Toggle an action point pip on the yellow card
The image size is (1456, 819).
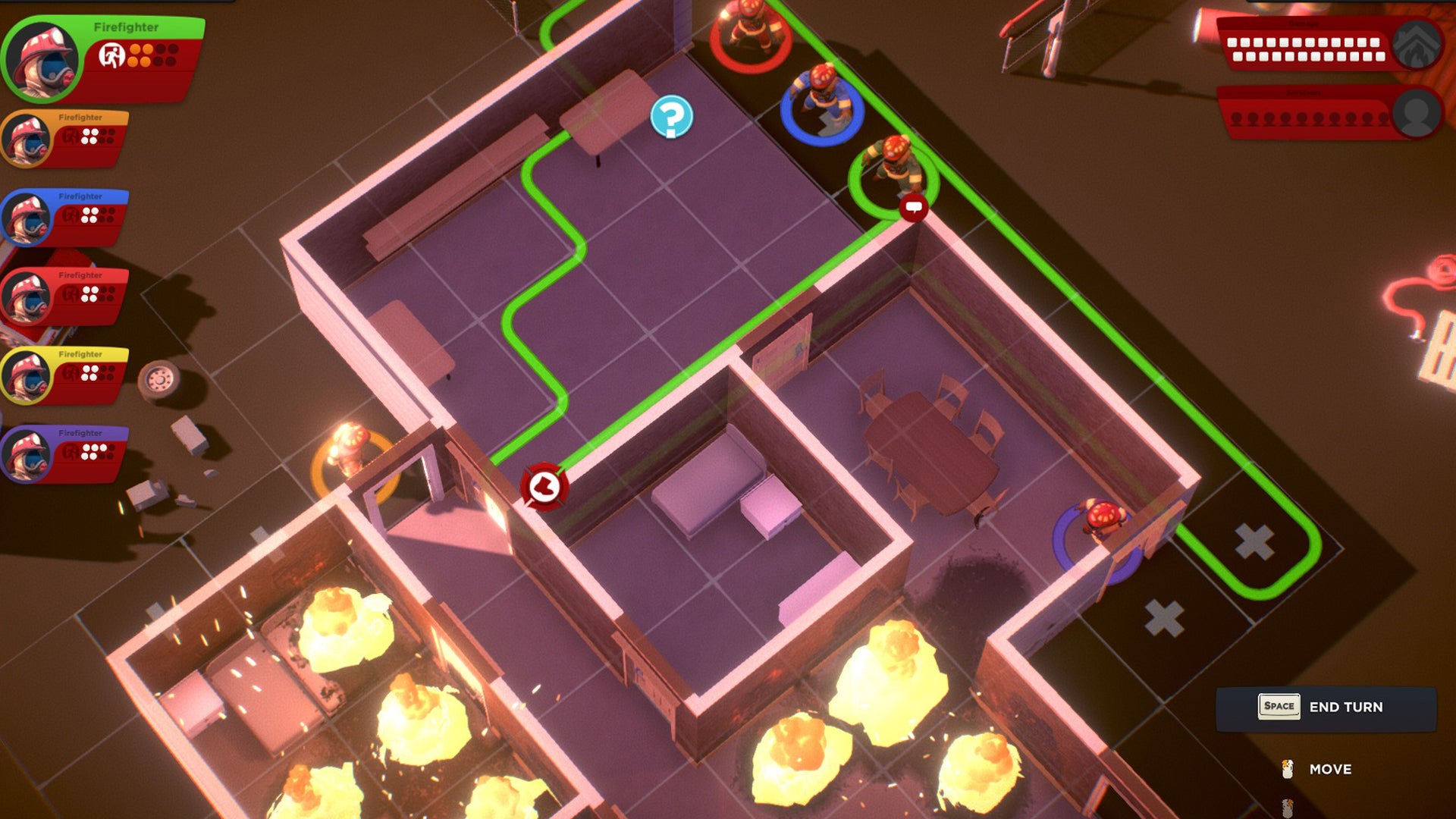(x=86, y=370)
